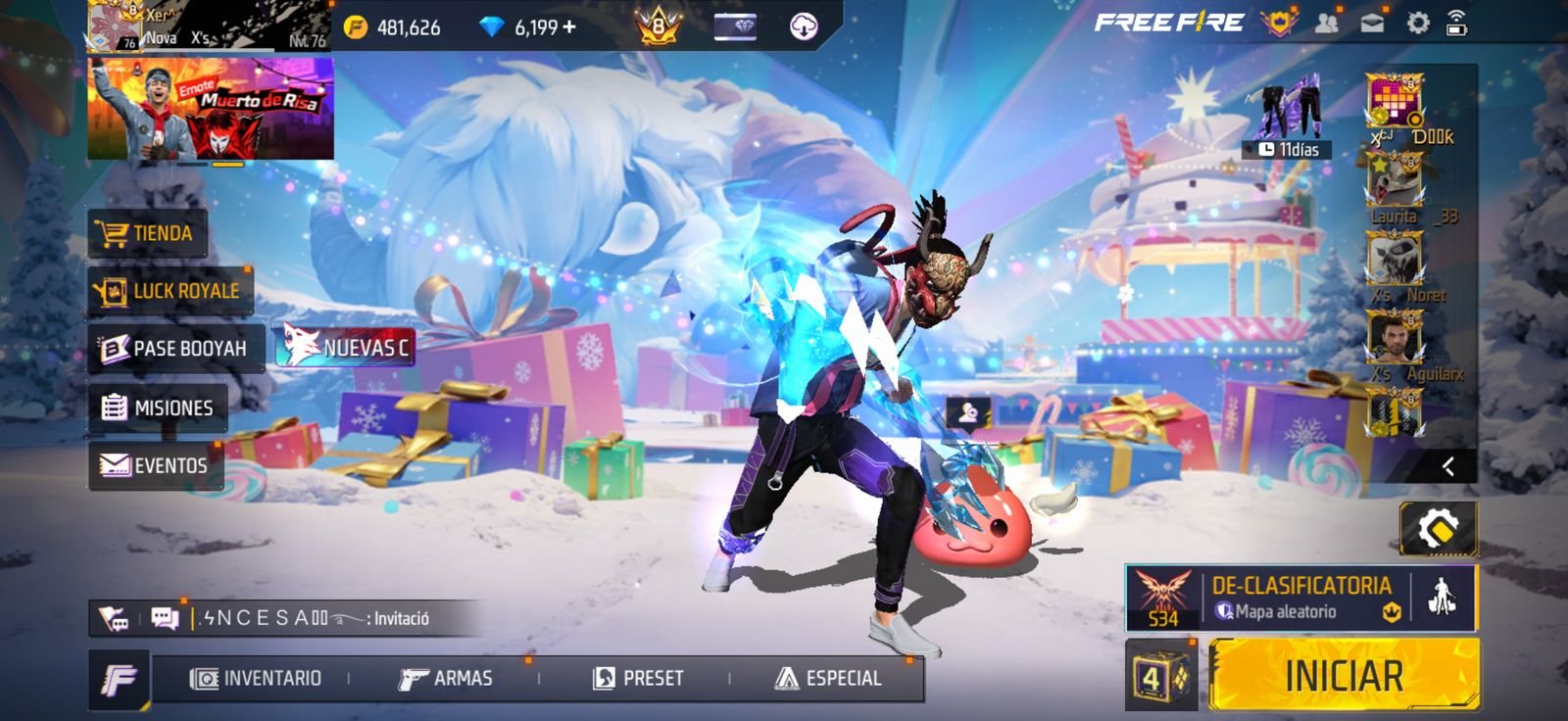The height and width of the screenshot is (721, 1568).
Task: Open the EVENTOS menu
Action: [155, 465]
